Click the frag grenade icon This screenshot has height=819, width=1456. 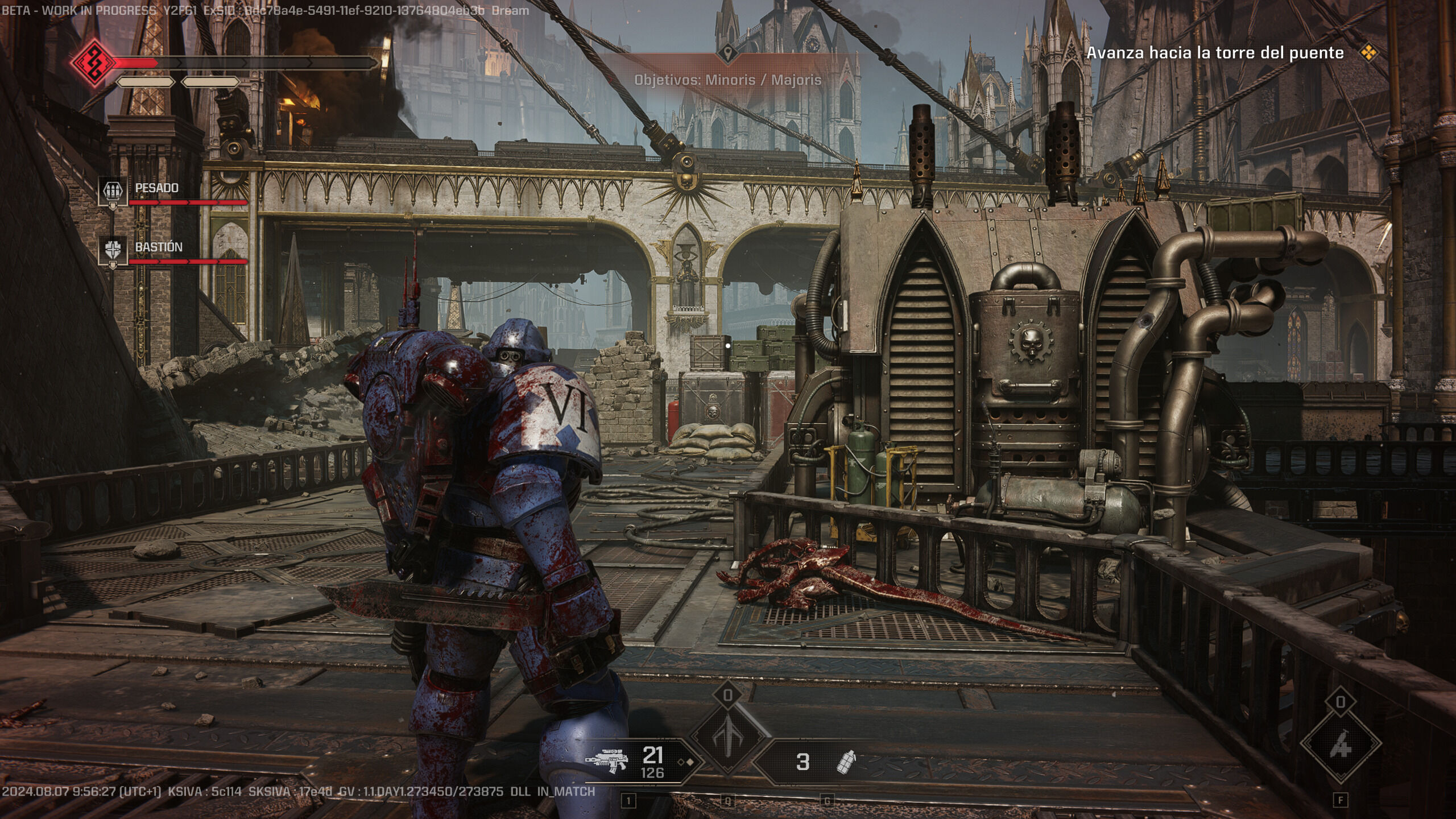[846, 762]
